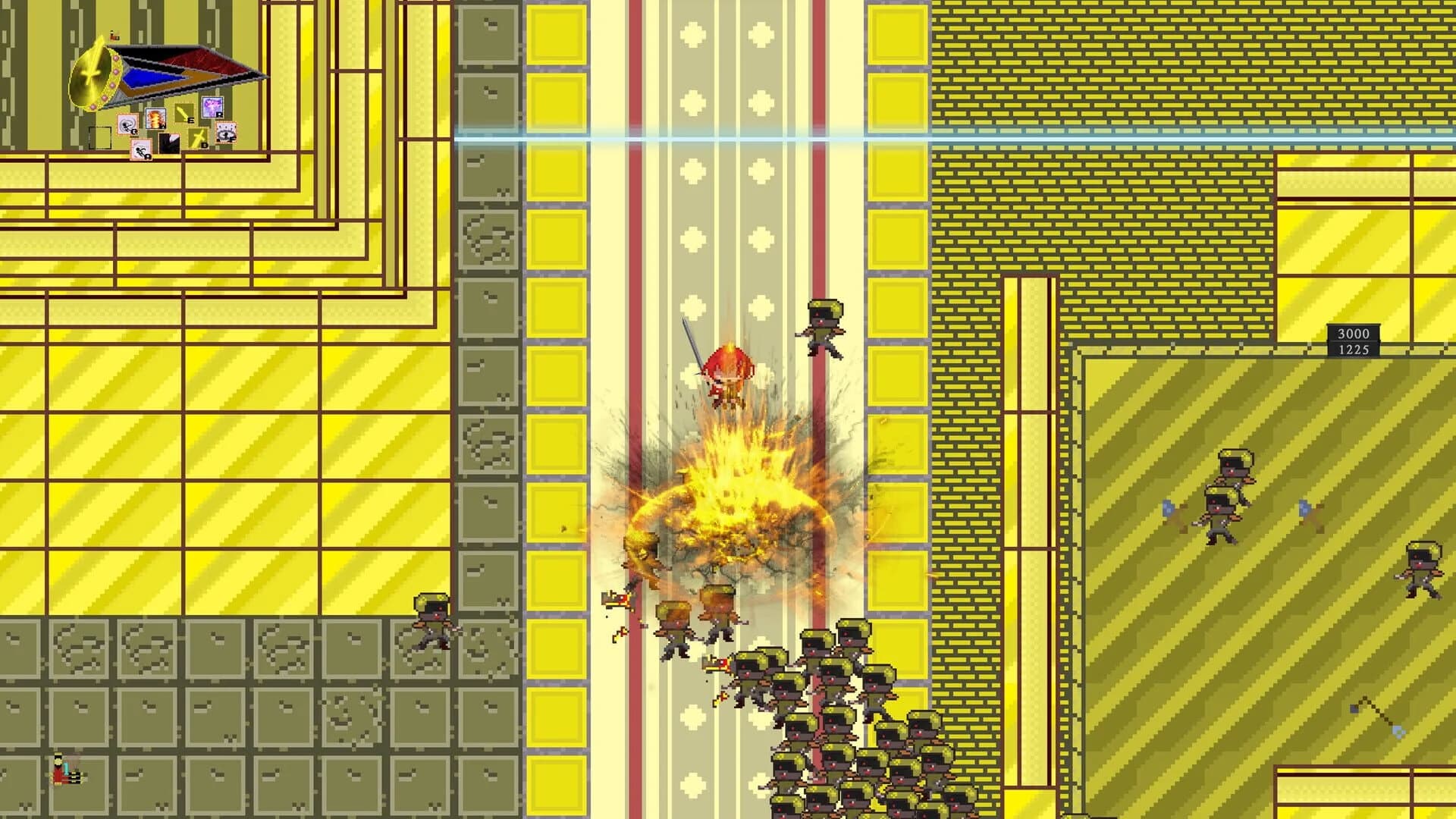Use the E yellow sword skill icon

[x=186, y=114]
